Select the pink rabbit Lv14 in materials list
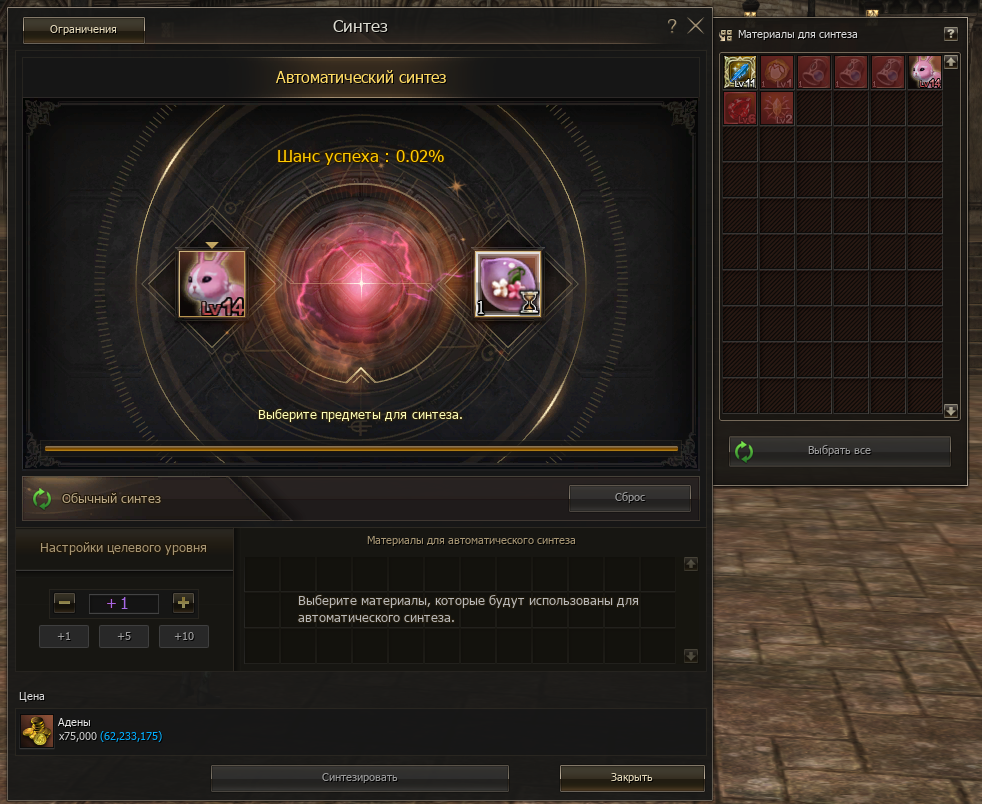 924,72
